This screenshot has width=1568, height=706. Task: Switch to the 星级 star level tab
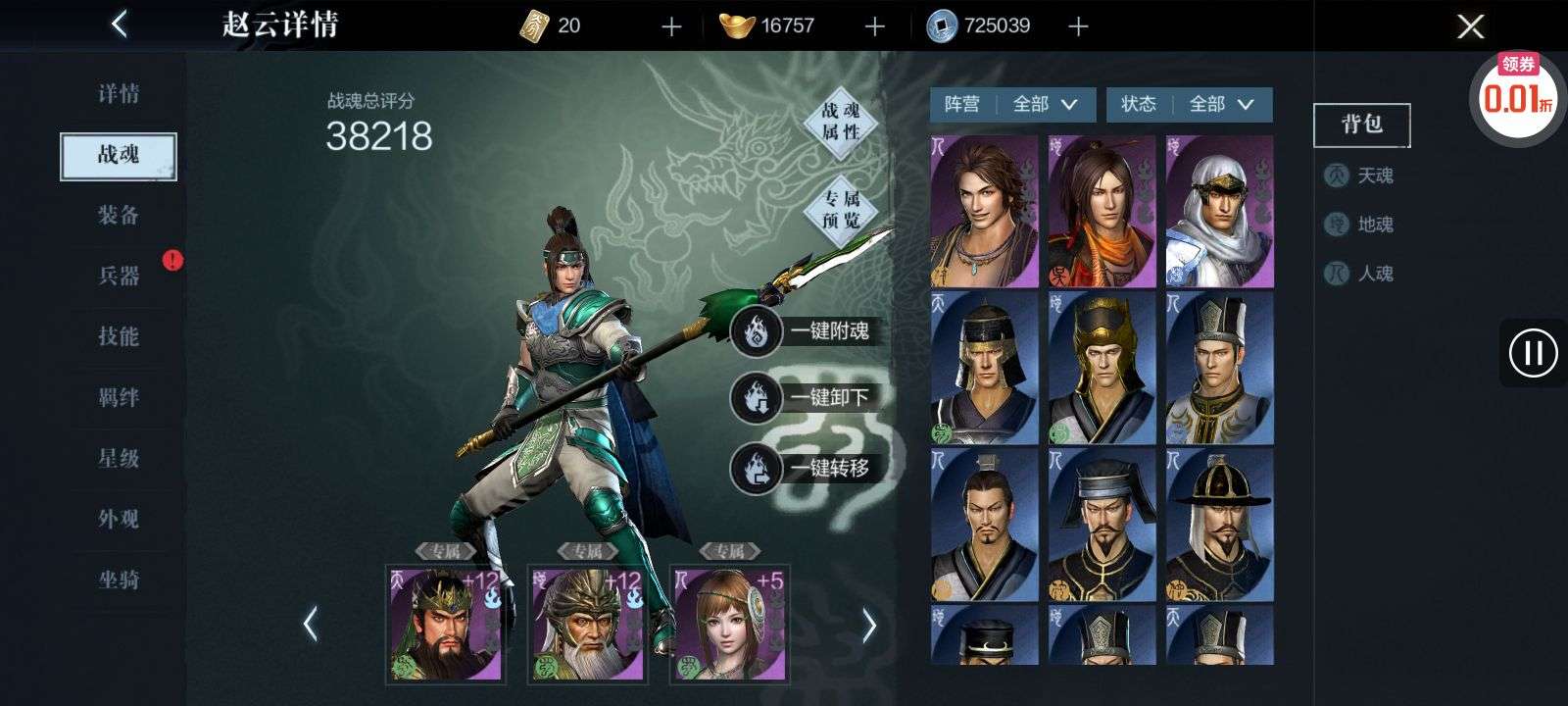coord(119,458)
